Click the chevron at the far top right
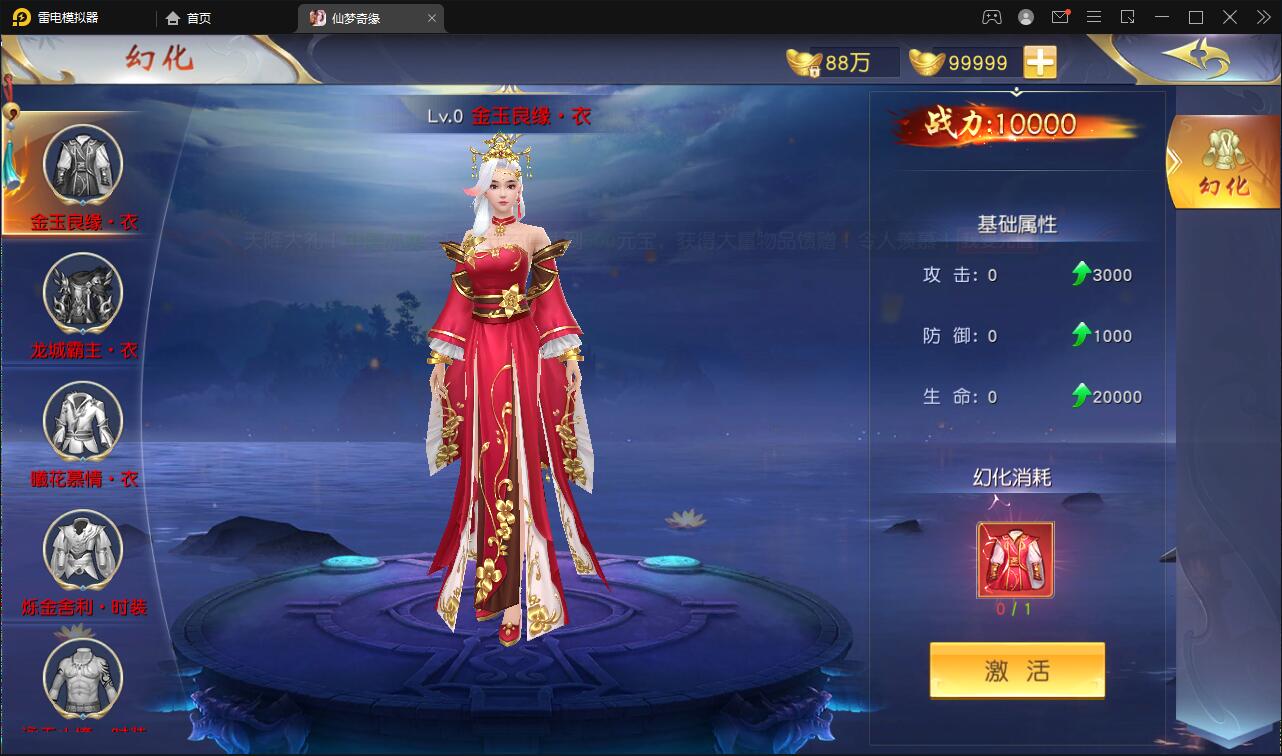 click(x=1263, y=17)
